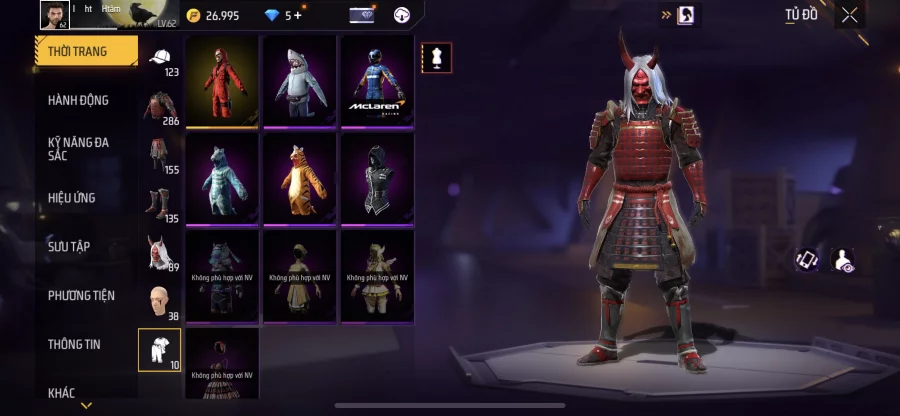
Task: Open the shoes category with boots icon
Action: point(158,201)
